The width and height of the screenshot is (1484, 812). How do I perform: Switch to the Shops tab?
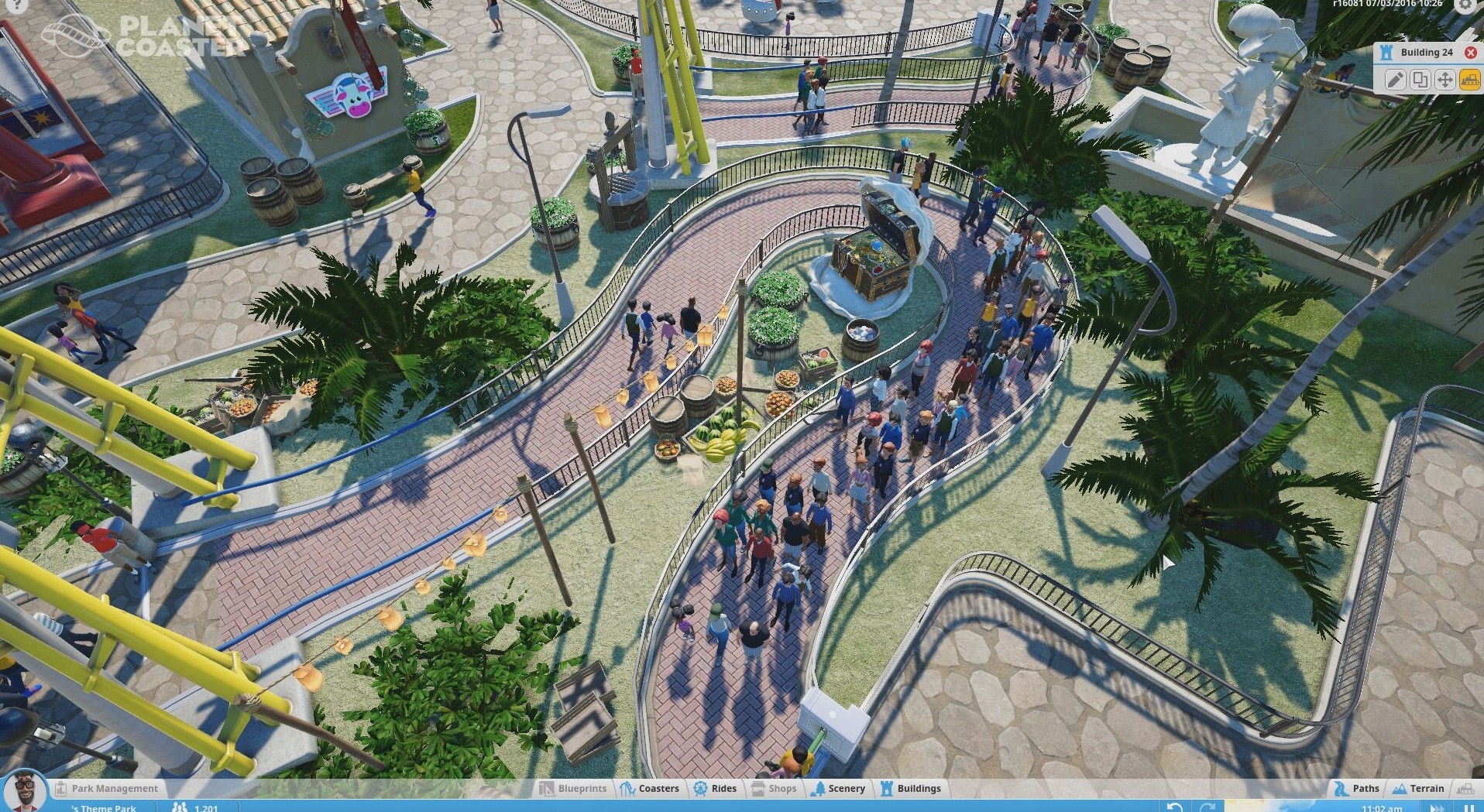(774, 788)
